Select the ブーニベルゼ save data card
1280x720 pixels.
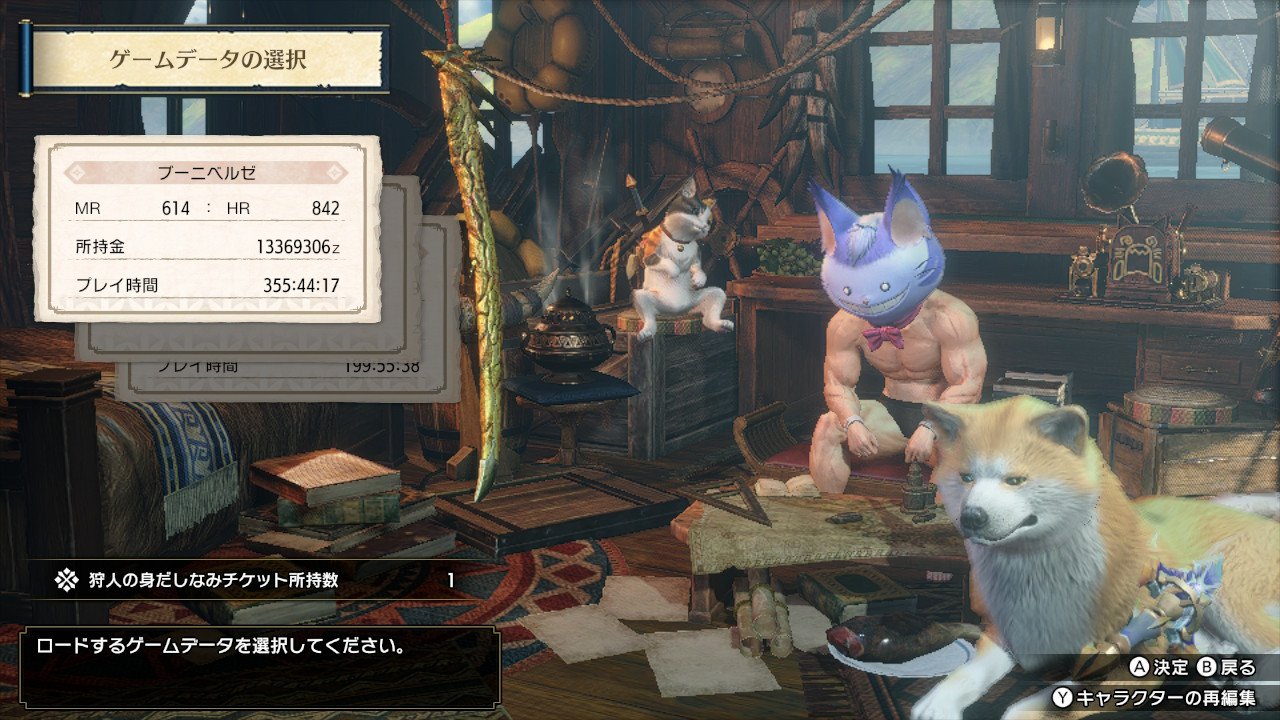point(208,228)
